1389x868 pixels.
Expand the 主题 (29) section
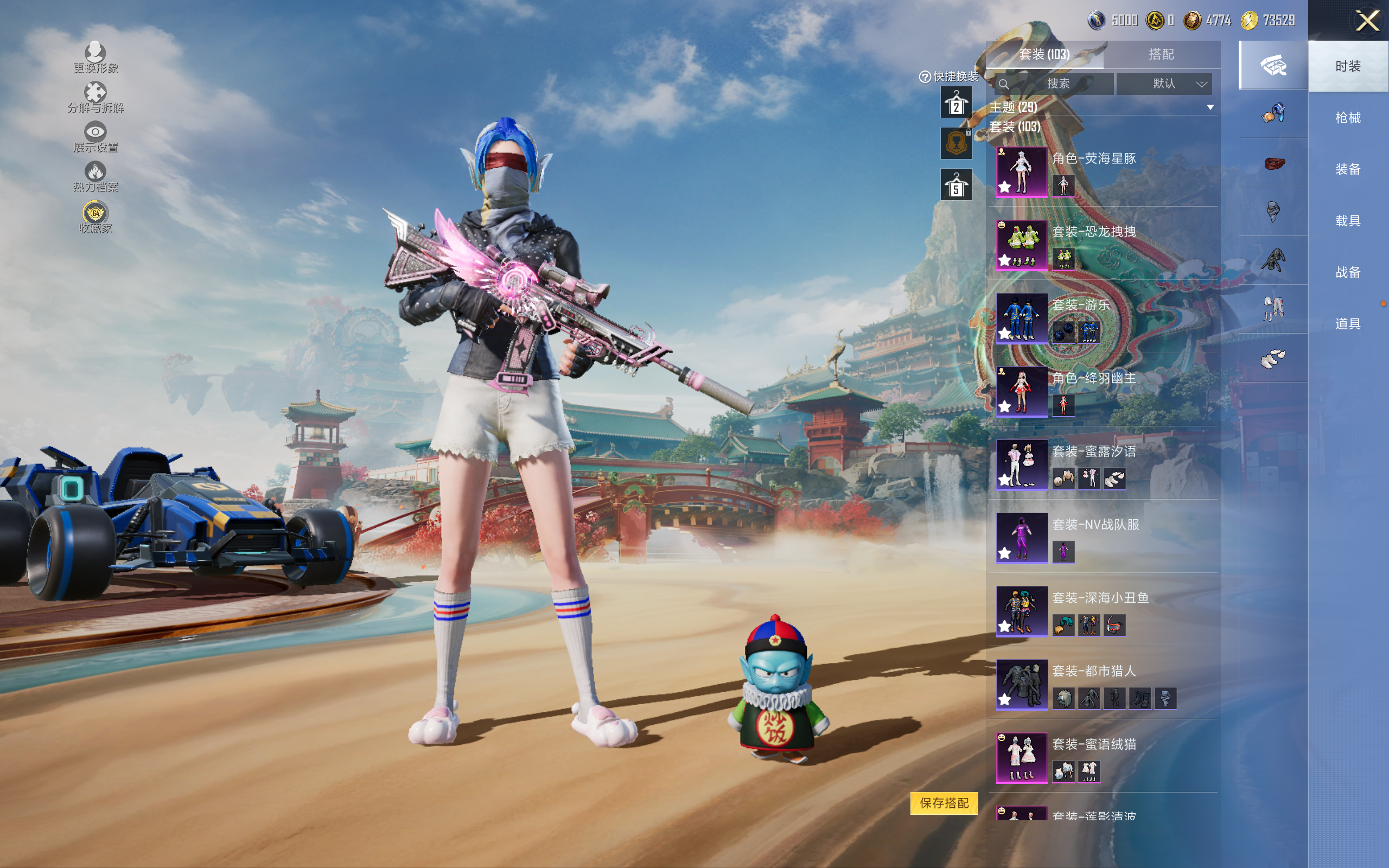click(x=1210, y=107)
